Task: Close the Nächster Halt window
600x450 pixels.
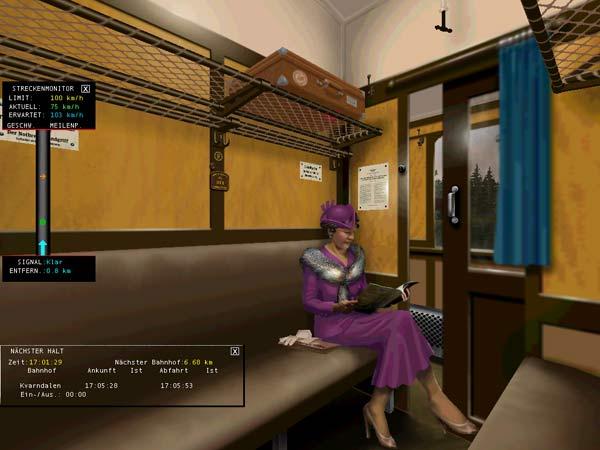Action: click(x=235, y=351)
